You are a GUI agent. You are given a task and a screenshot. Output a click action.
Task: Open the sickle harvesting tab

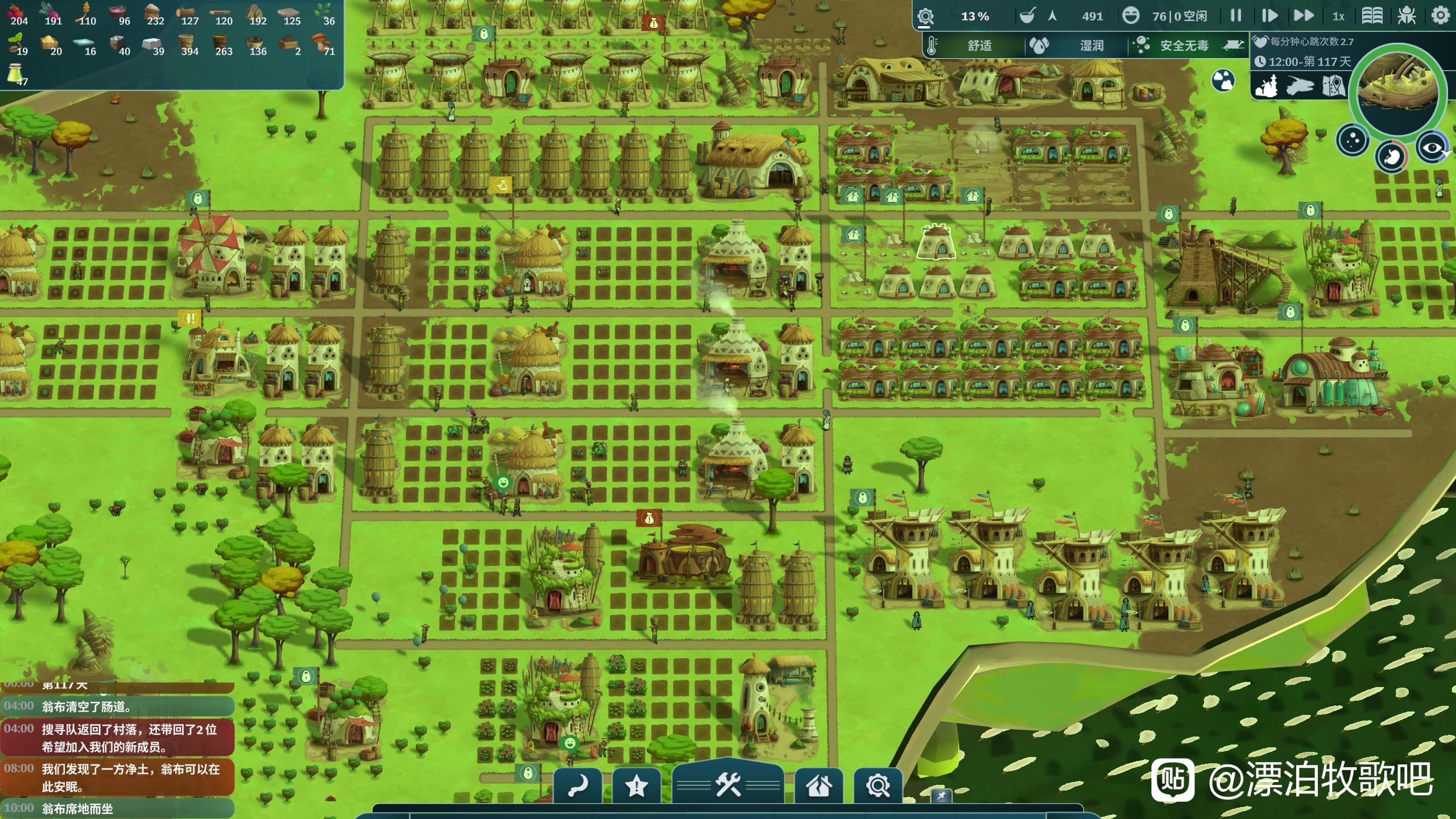pos(577,787)
